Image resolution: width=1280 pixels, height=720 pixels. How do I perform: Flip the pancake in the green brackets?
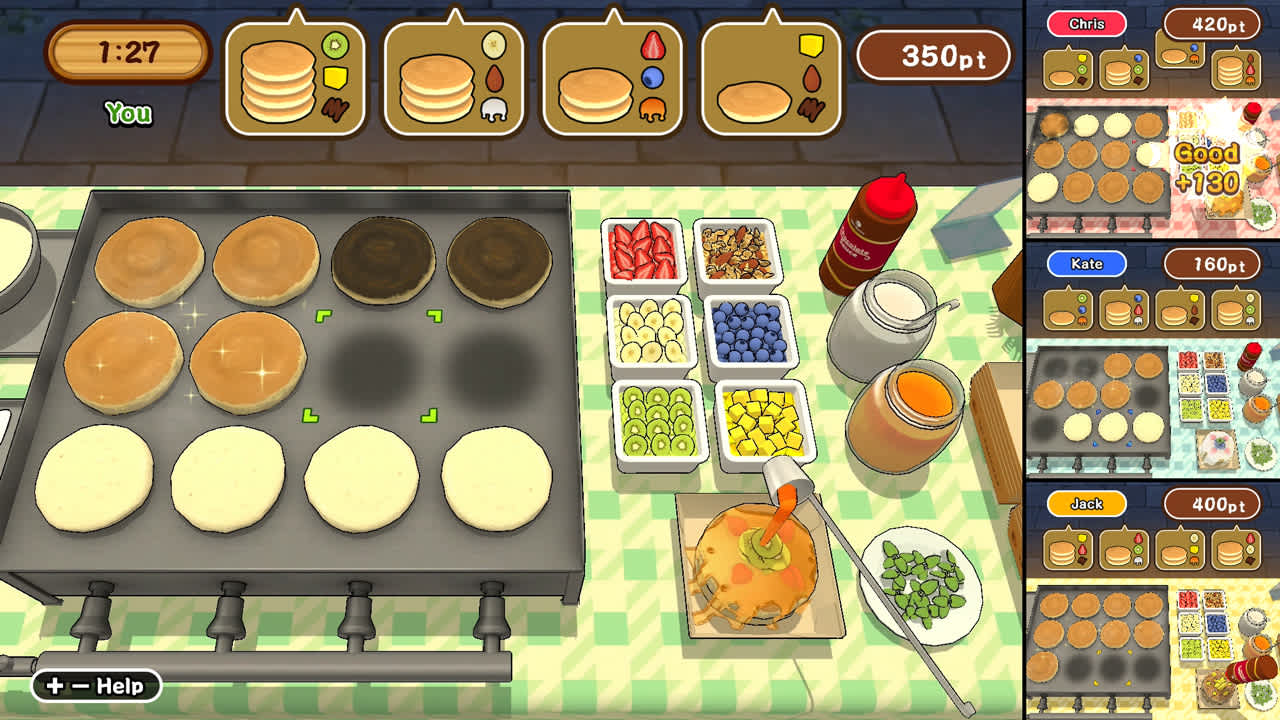(x=375, y=365)
